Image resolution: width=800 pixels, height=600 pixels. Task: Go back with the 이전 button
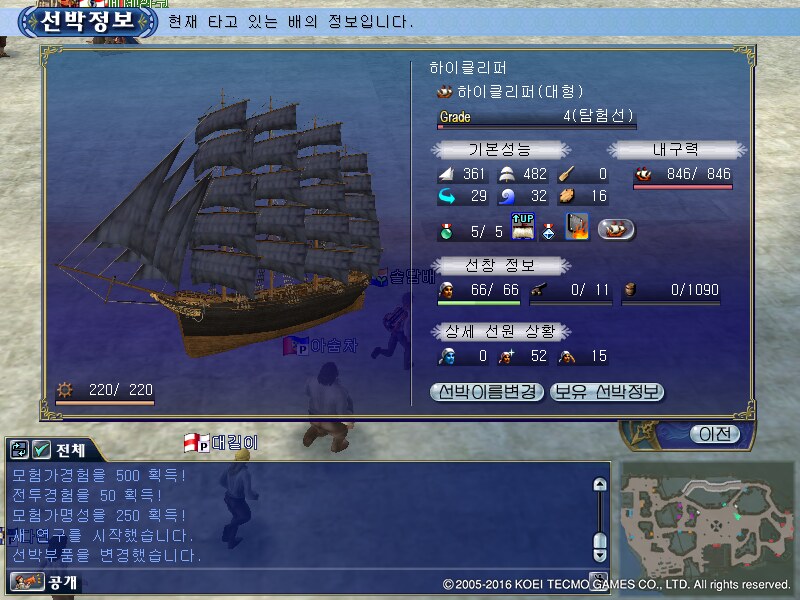[714, 434]
